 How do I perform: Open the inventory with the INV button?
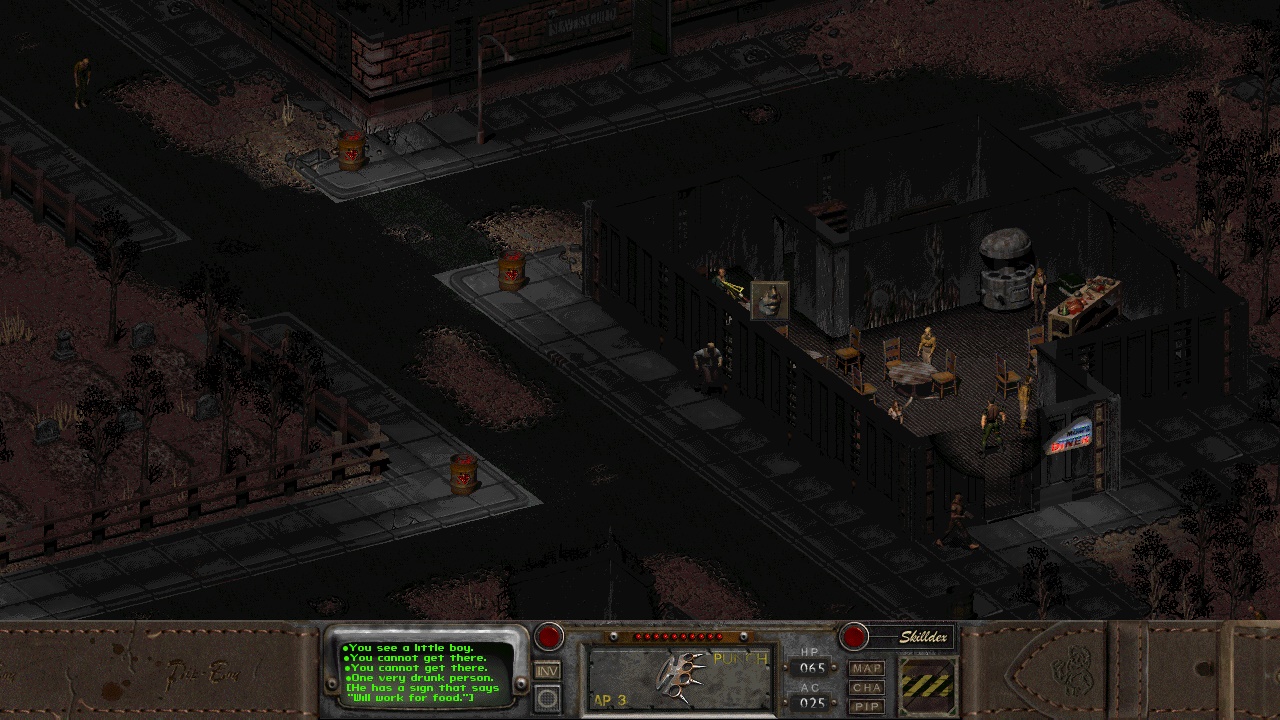point(547,670)
